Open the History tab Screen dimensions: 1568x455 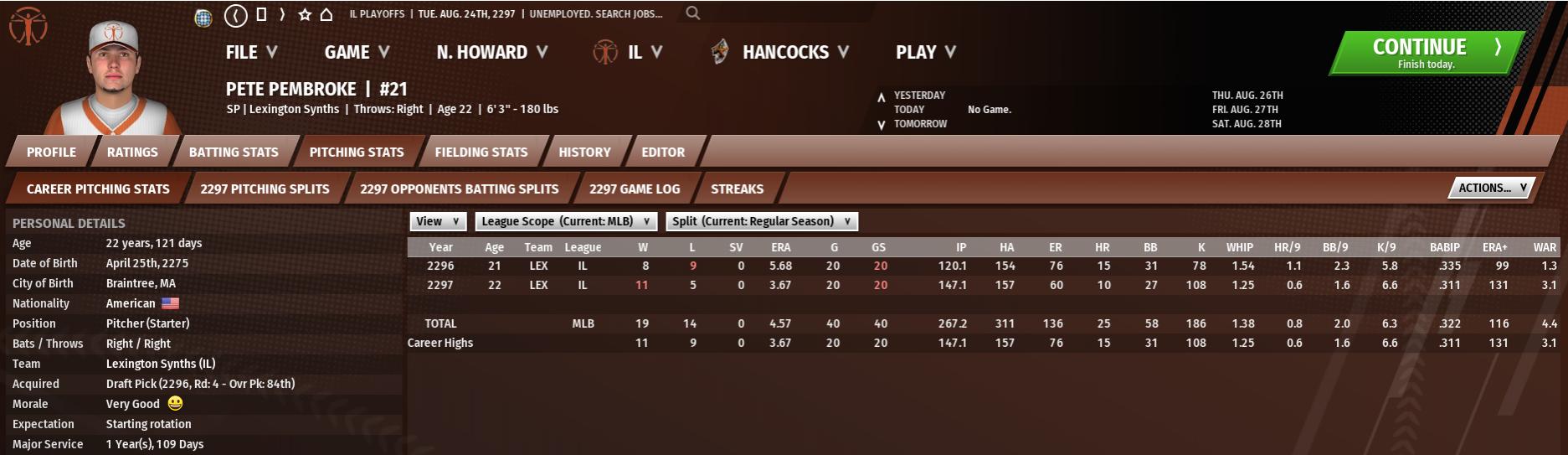coord(584,152)
